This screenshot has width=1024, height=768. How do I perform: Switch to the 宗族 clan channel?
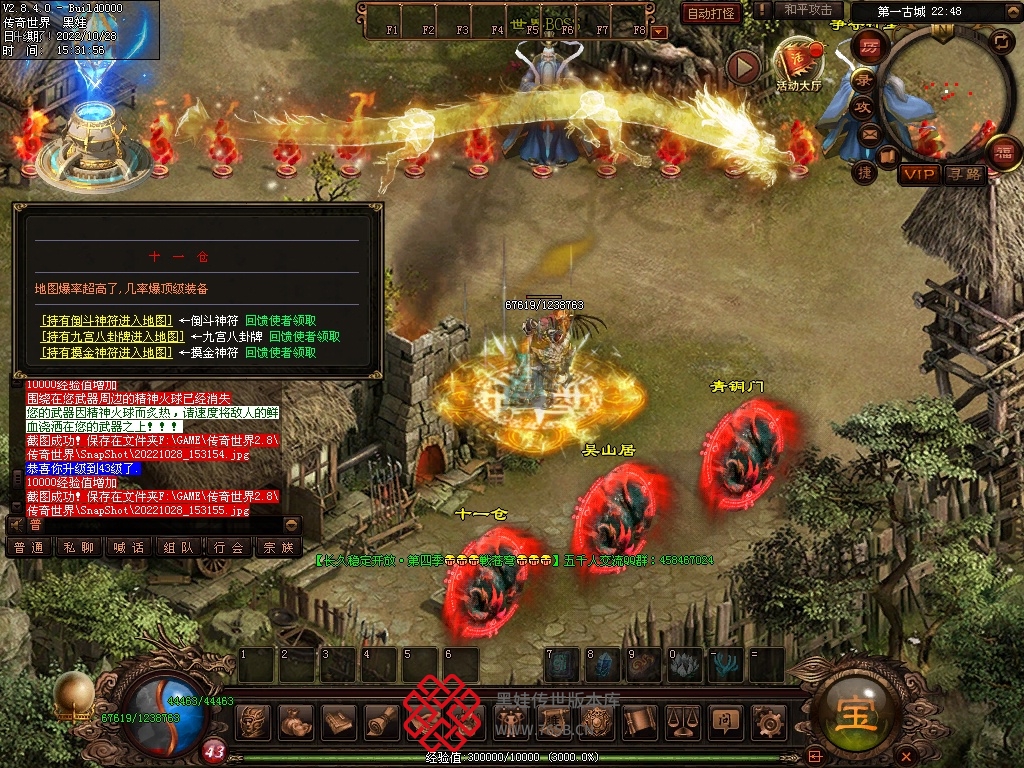point(278,548)
